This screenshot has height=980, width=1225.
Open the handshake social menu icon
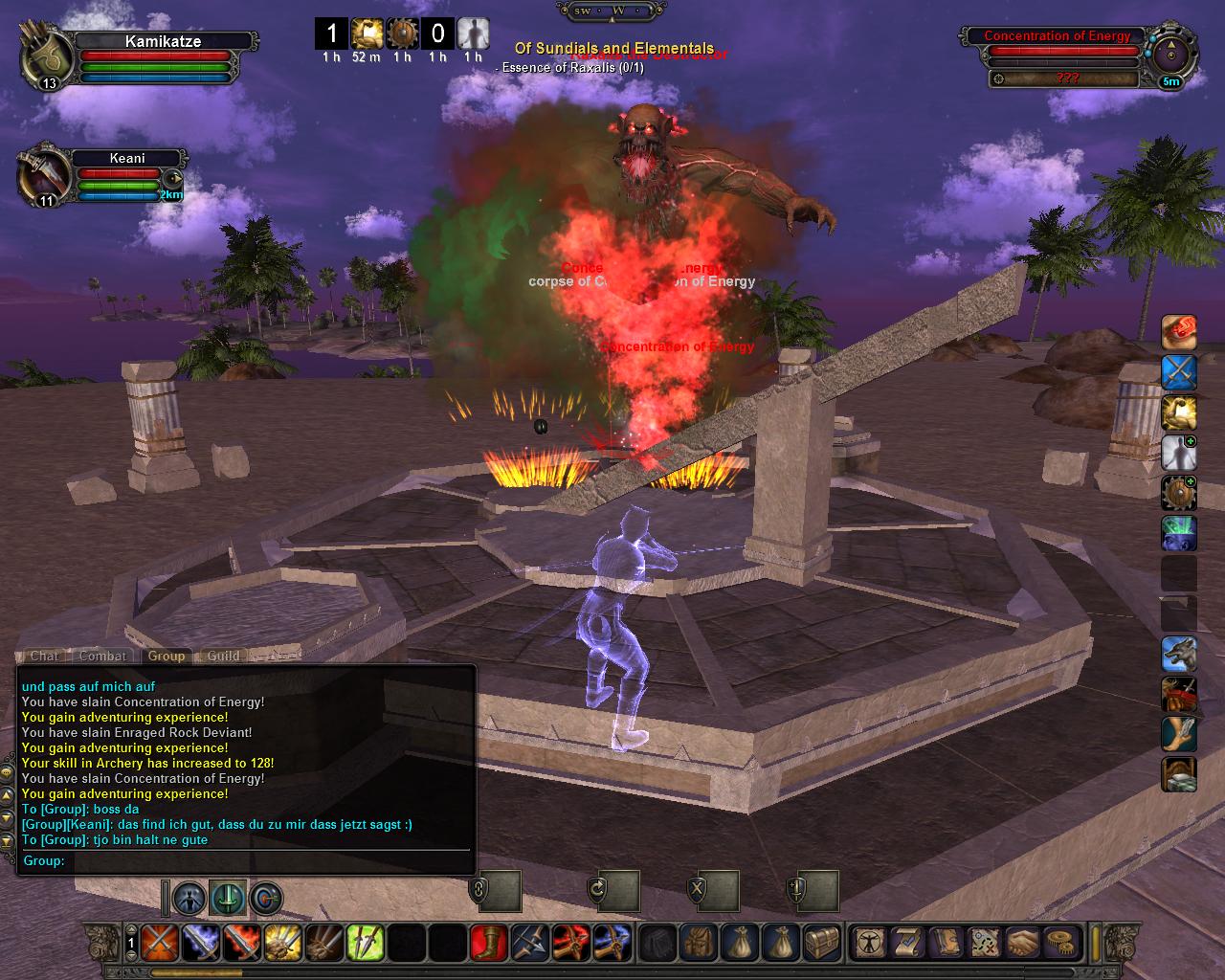tap(1021, 943)
